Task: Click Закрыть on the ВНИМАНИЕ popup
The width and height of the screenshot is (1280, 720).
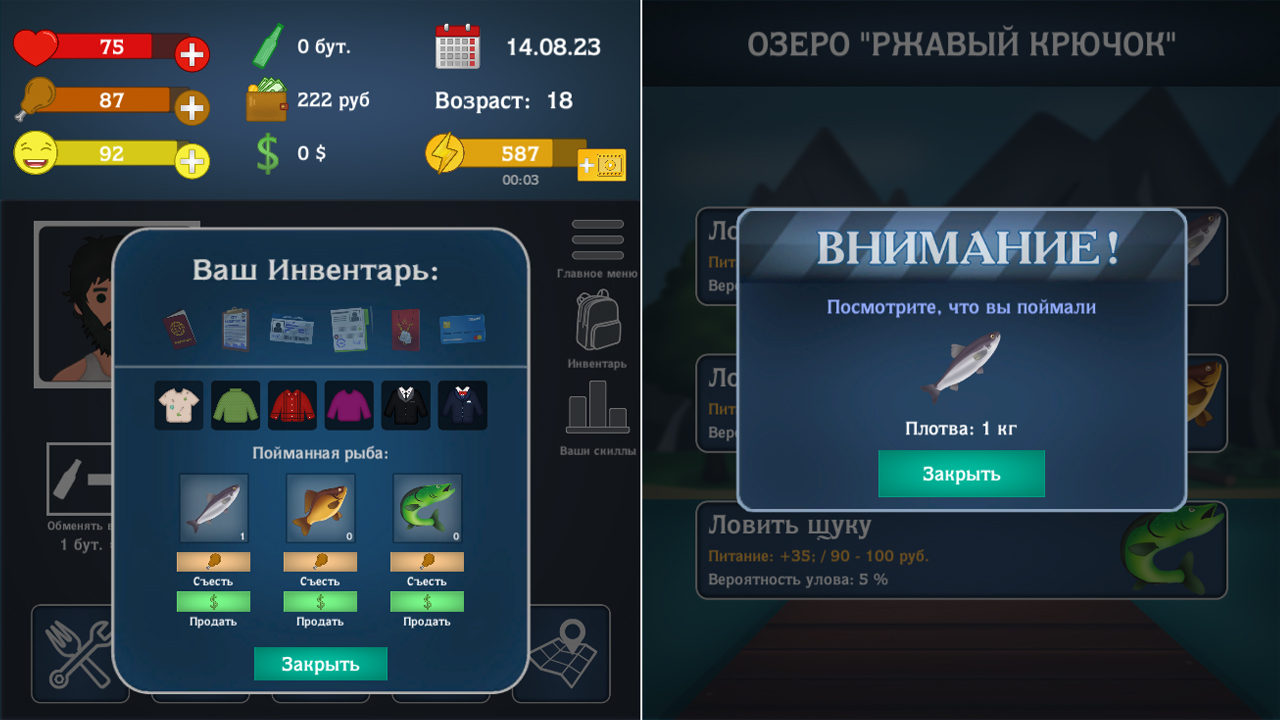Action: coord(961,473)
